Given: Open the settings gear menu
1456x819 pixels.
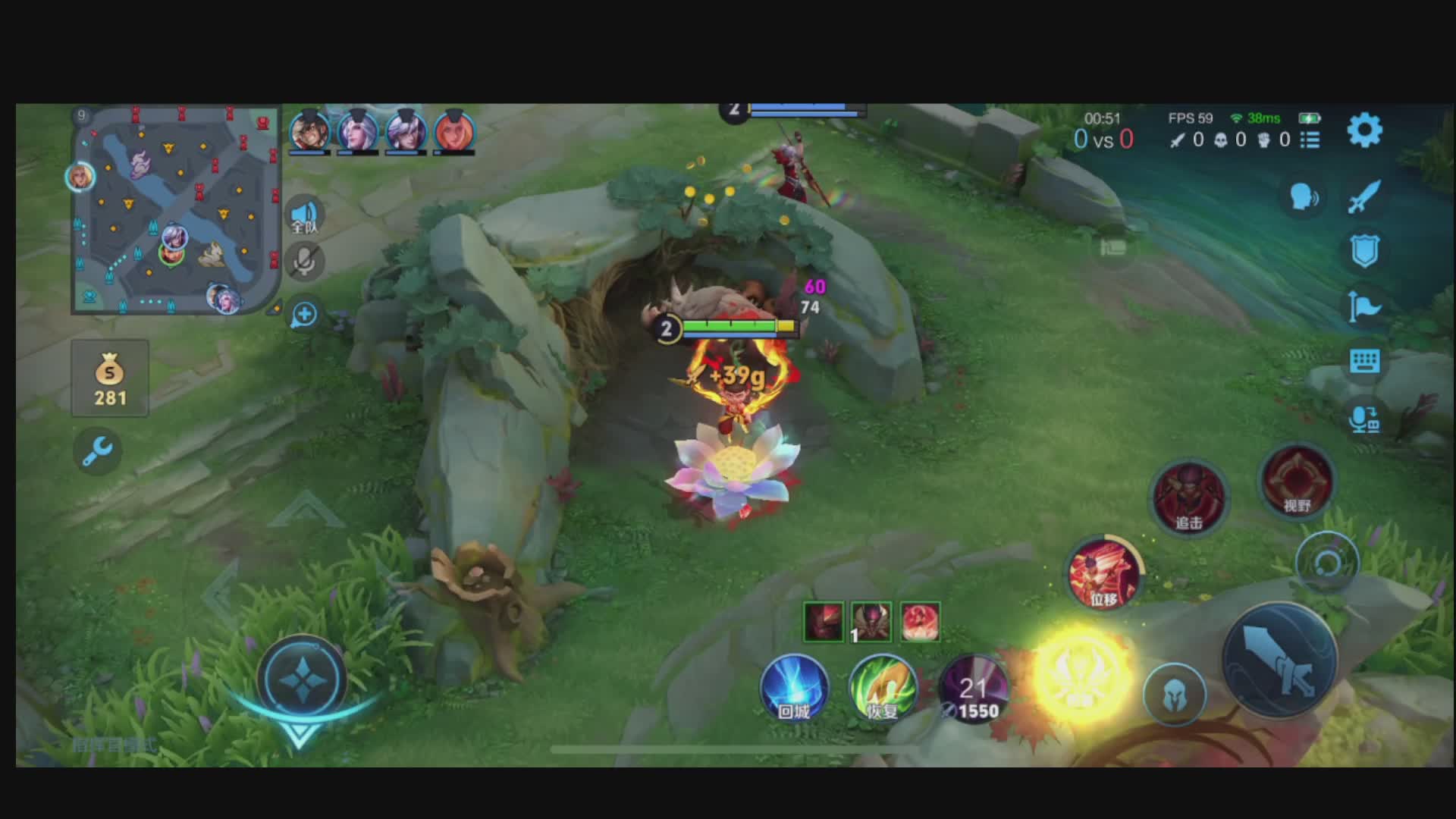Looking at the screenshot, I should click(x=1364, y=130).
